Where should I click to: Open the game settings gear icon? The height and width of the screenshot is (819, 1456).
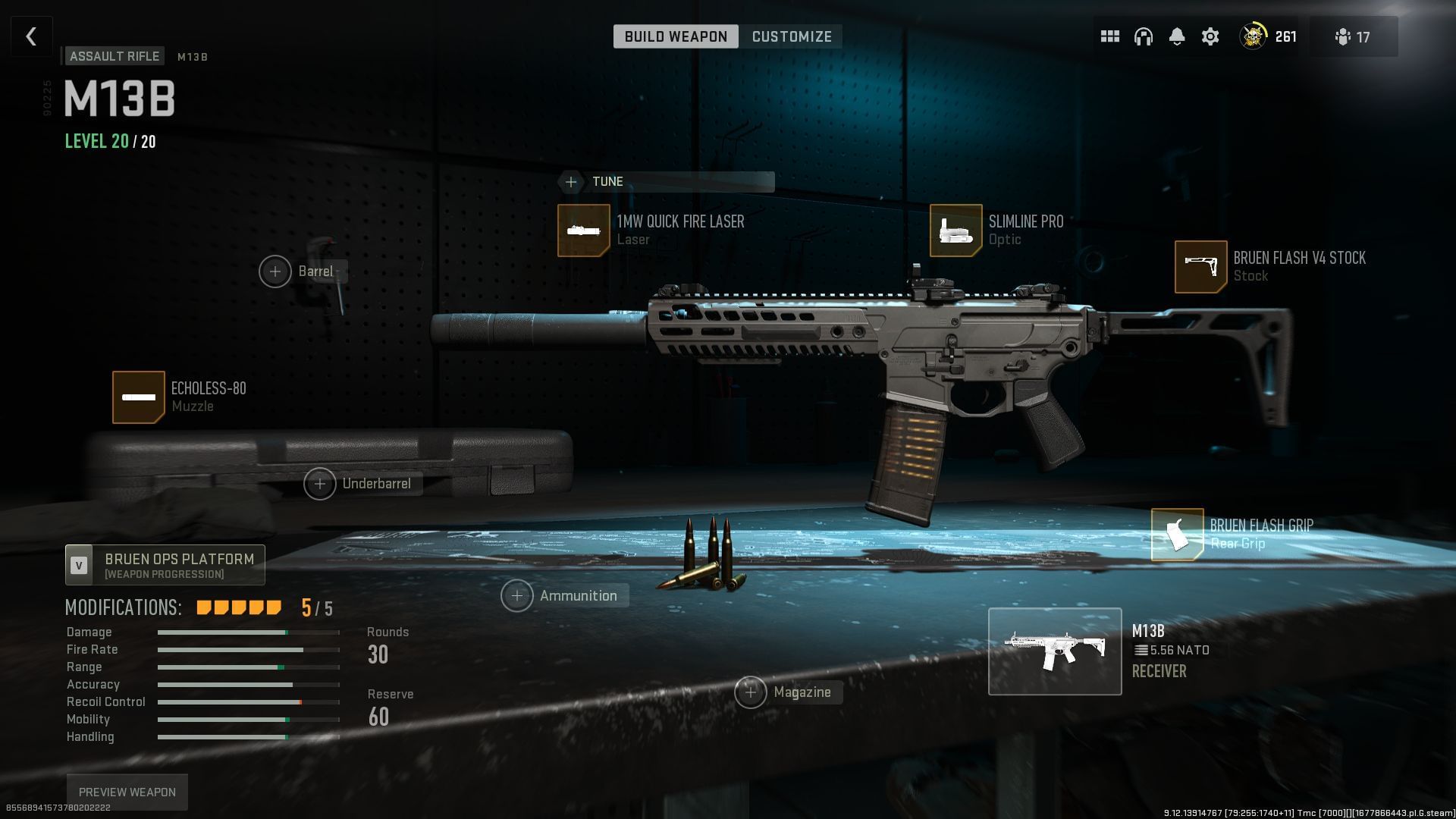pyautogui.click(x=1210, y=36)
